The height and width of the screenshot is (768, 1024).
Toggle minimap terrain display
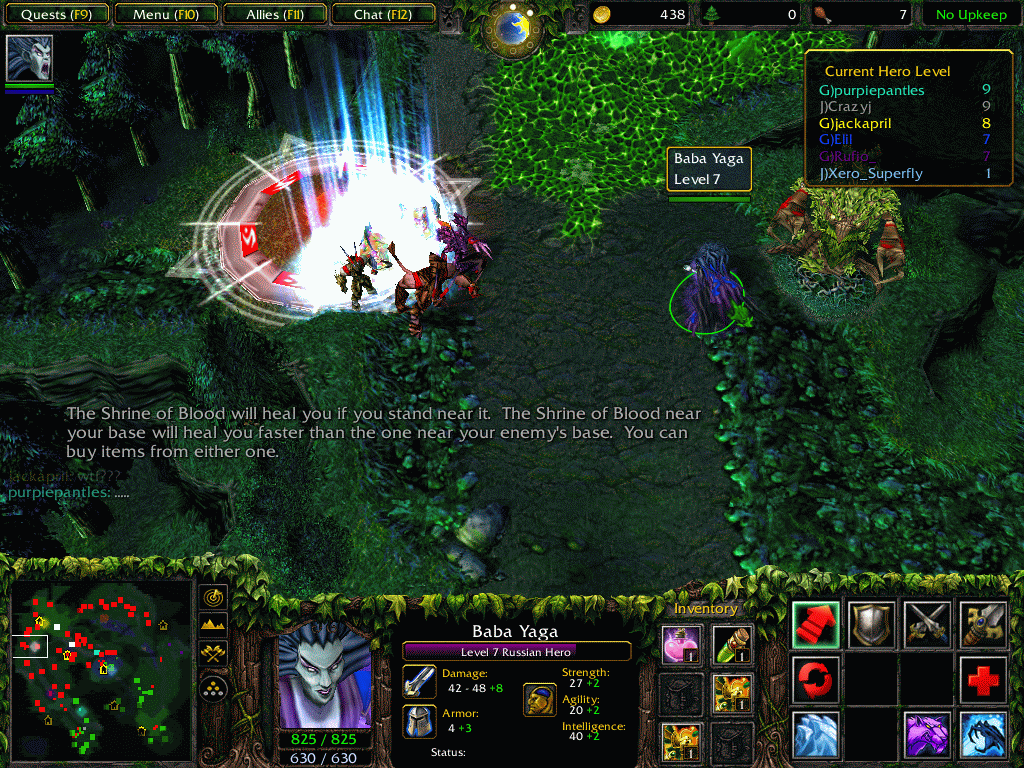point(214,626)
